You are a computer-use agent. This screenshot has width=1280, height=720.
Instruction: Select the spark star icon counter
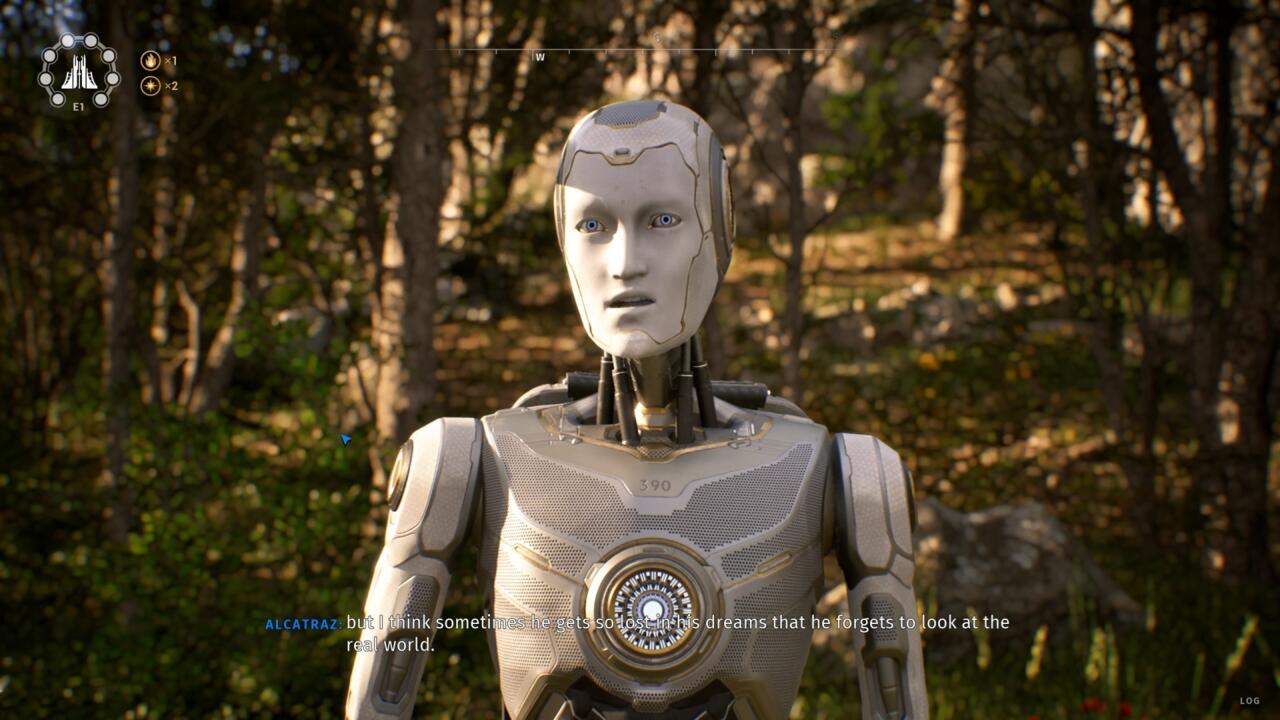point(150,85)
